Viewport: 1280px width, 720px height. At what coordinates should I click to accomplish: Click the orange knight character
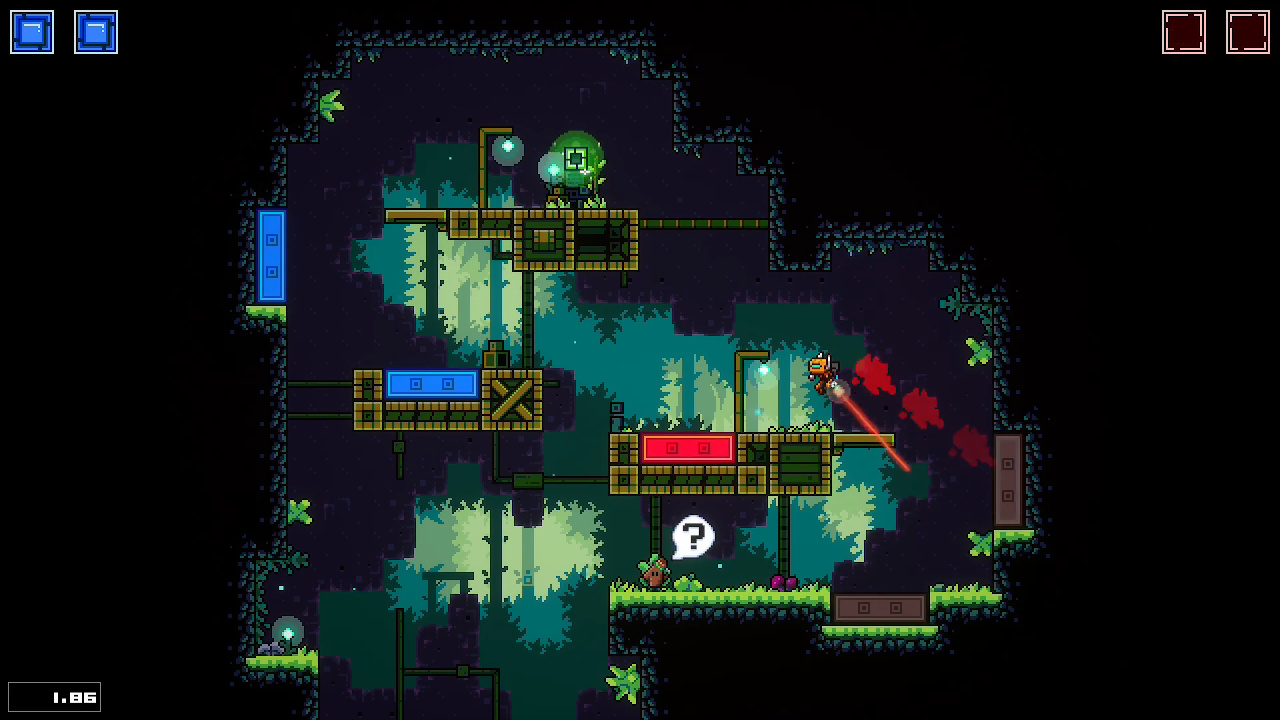click(x=822, y=372)
